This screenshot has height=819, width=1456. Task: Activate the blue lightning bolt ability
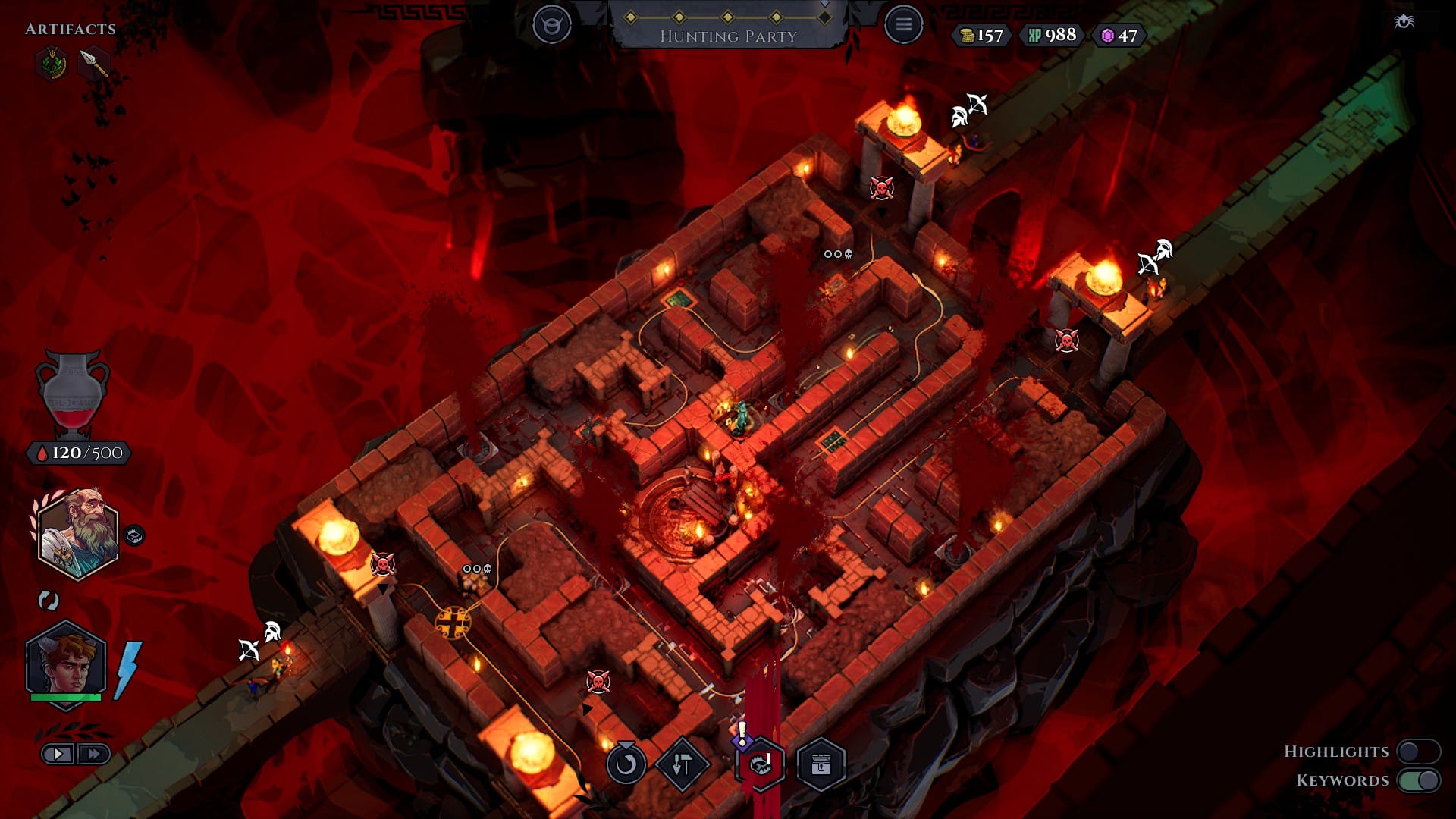[127, 670]
